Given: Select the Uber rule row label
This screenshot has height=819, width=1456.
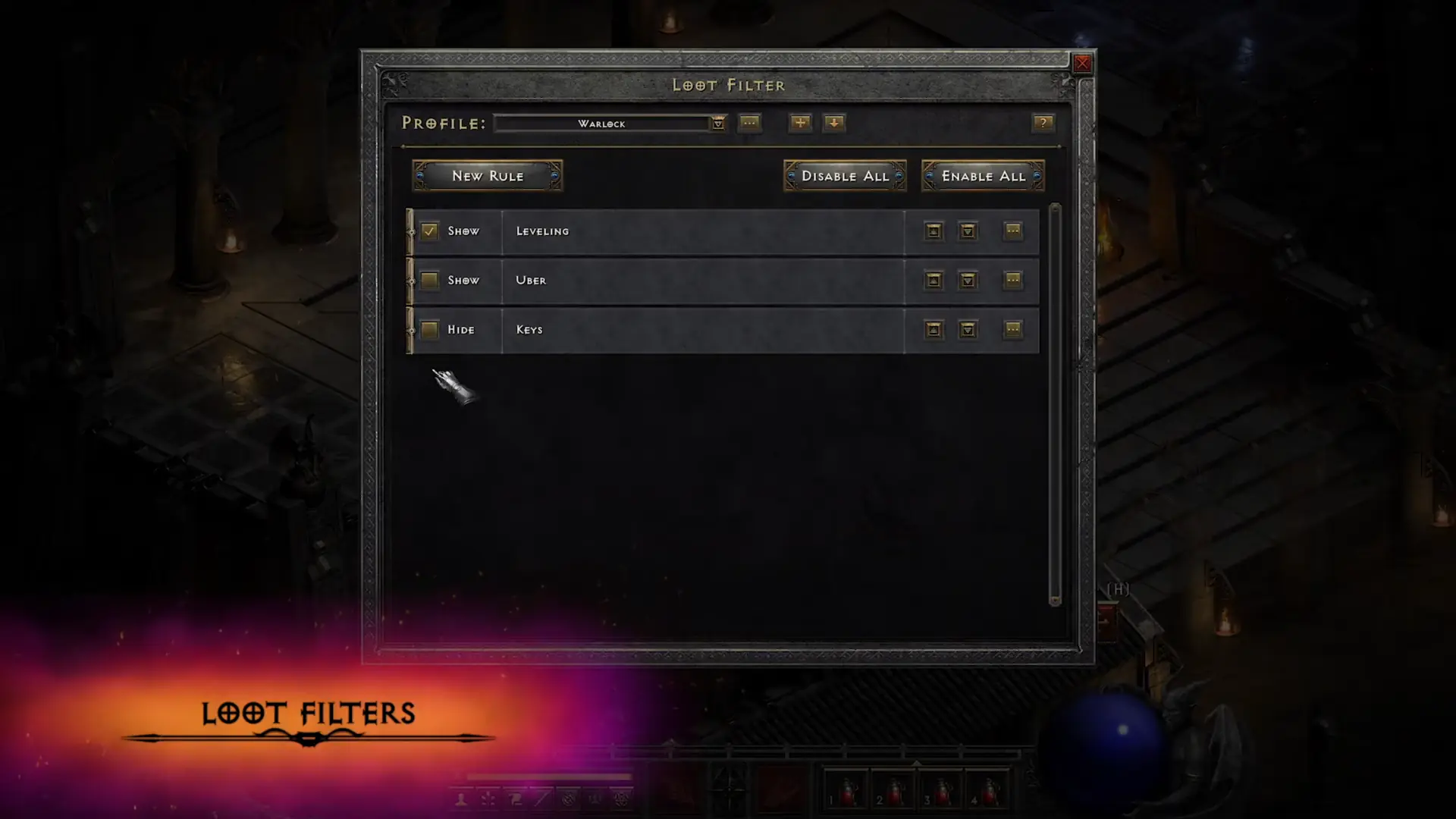Looking at the screenshot, I should click(x=531, y=281).
